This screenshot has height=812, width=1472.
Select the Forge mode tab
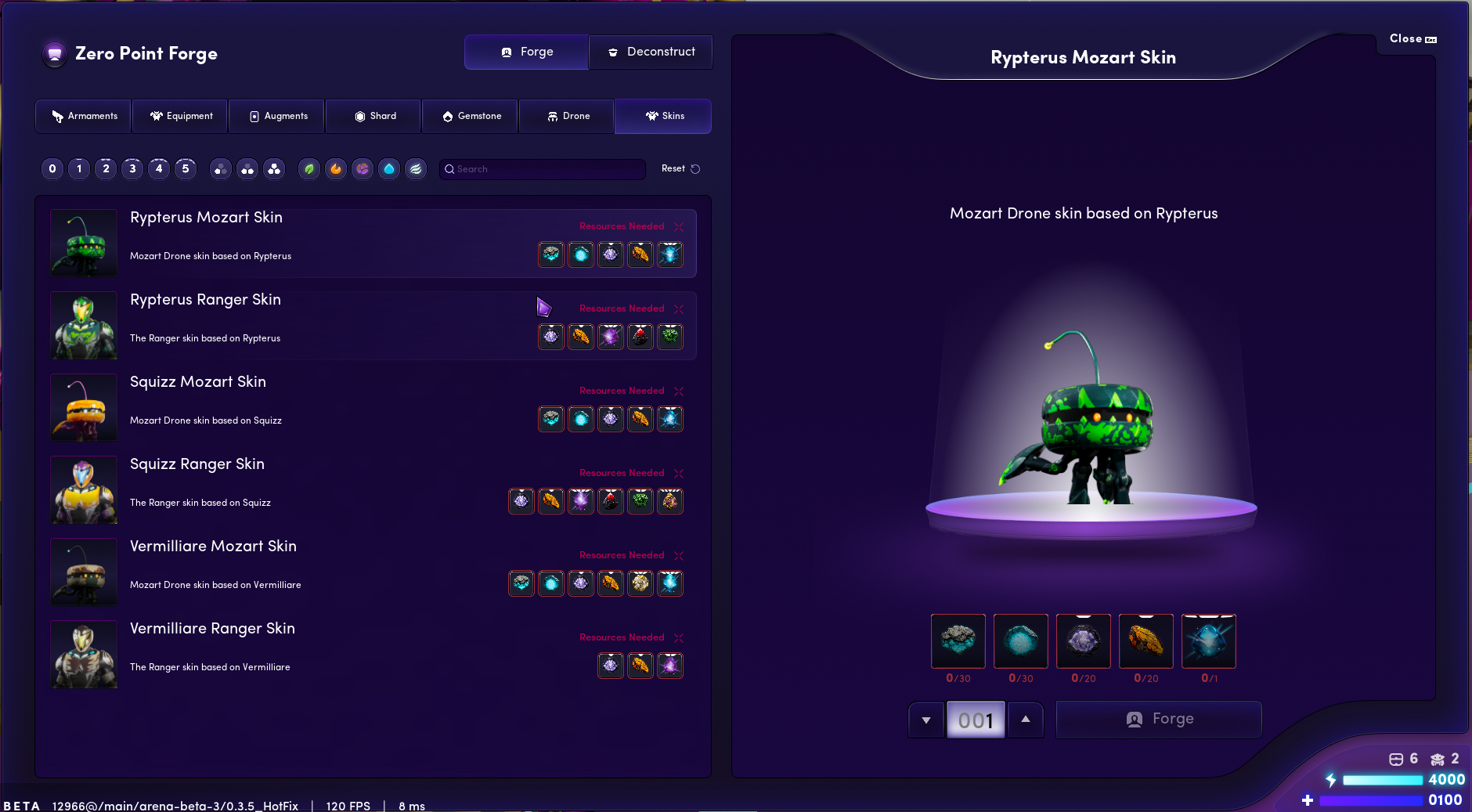coord(527,52)
